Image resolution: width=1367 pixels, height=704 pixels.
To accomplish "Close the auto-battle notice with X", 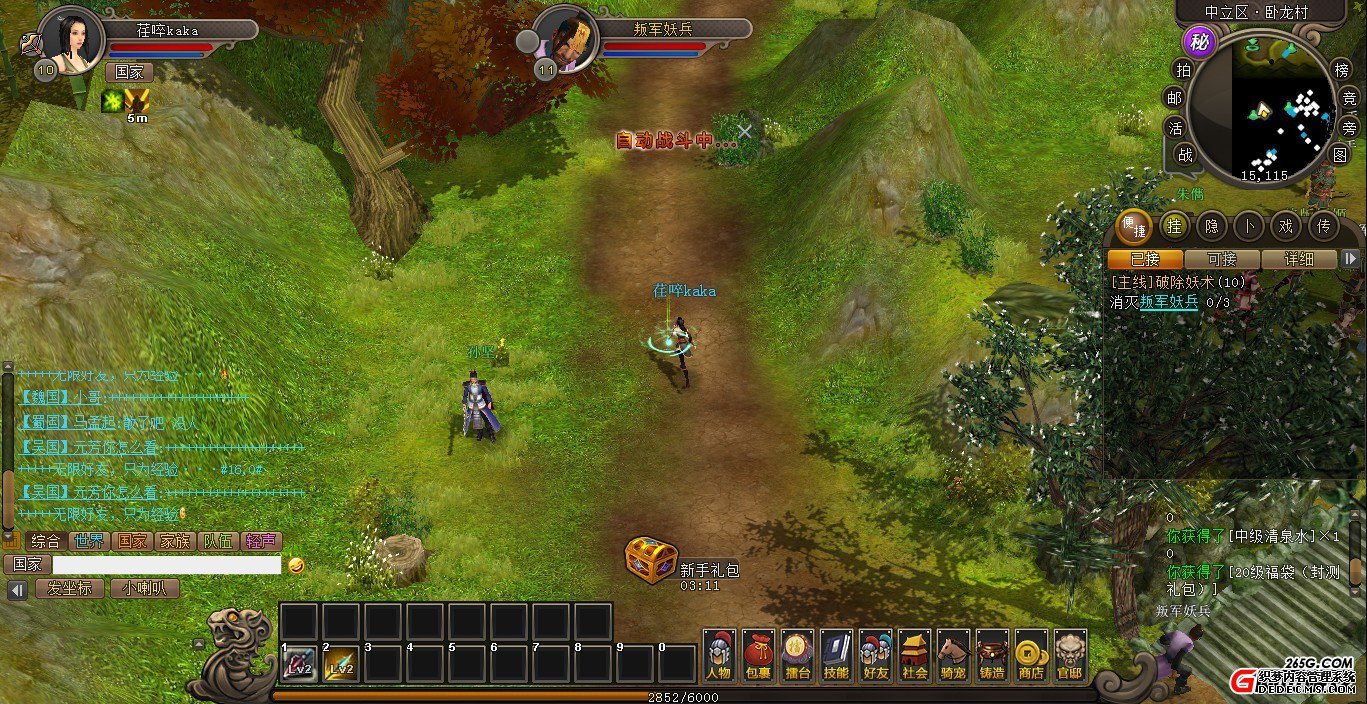I will (x=745, y=131).
